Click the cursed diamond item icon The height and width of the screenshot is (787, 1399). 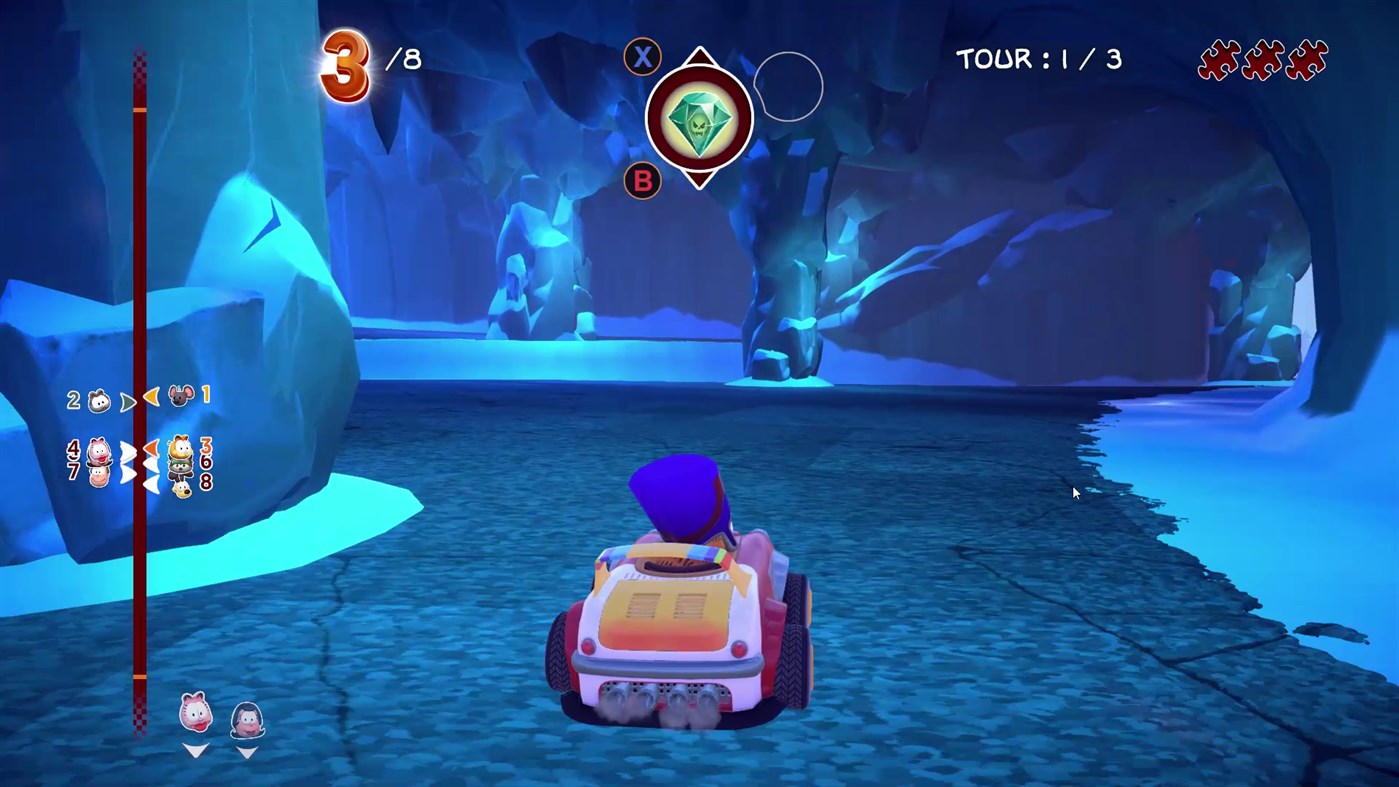click(x=700, y=118)
